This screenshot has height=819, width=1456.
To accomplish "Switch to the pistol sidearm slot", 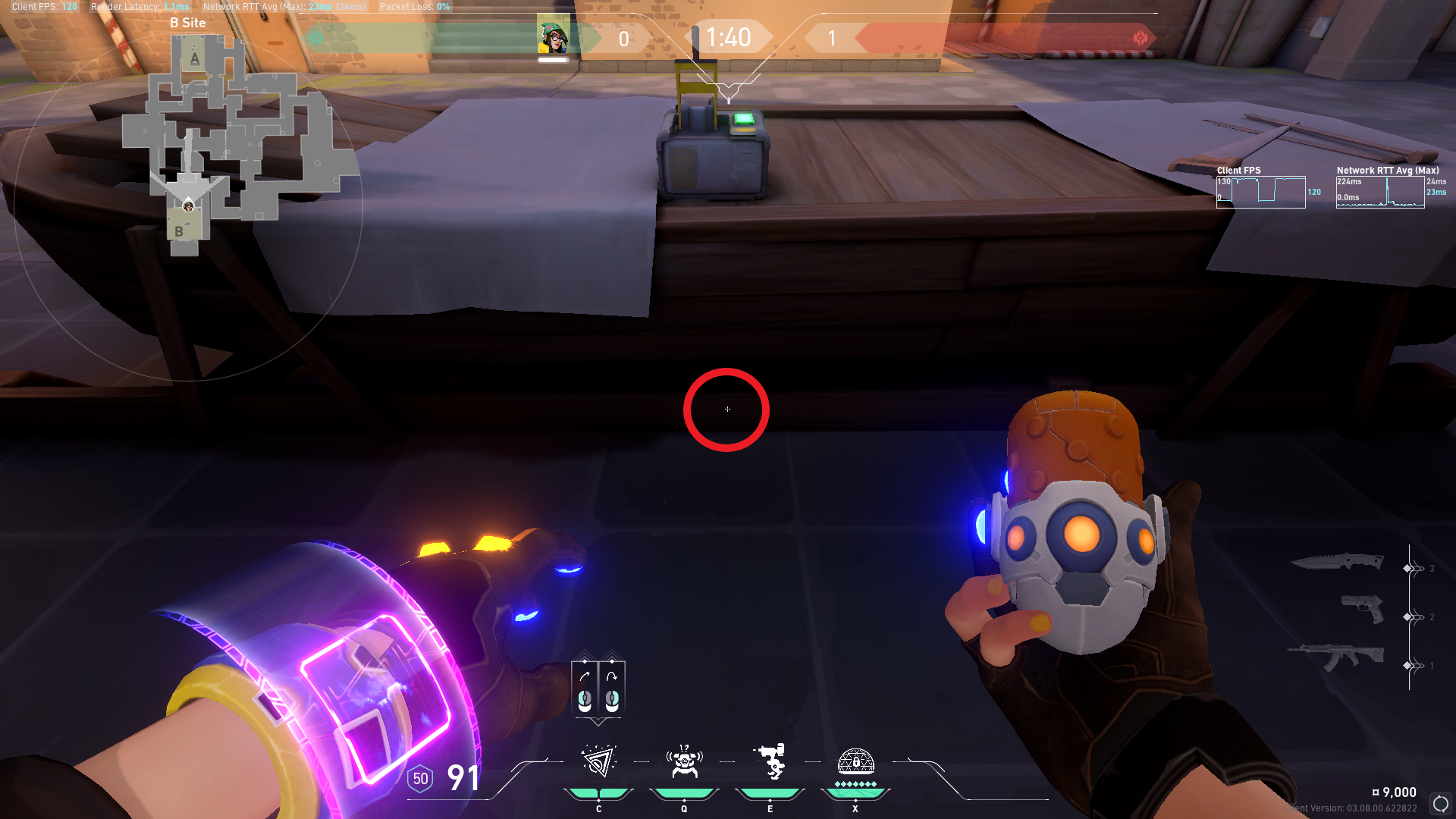I will (x=1362, y=609).
